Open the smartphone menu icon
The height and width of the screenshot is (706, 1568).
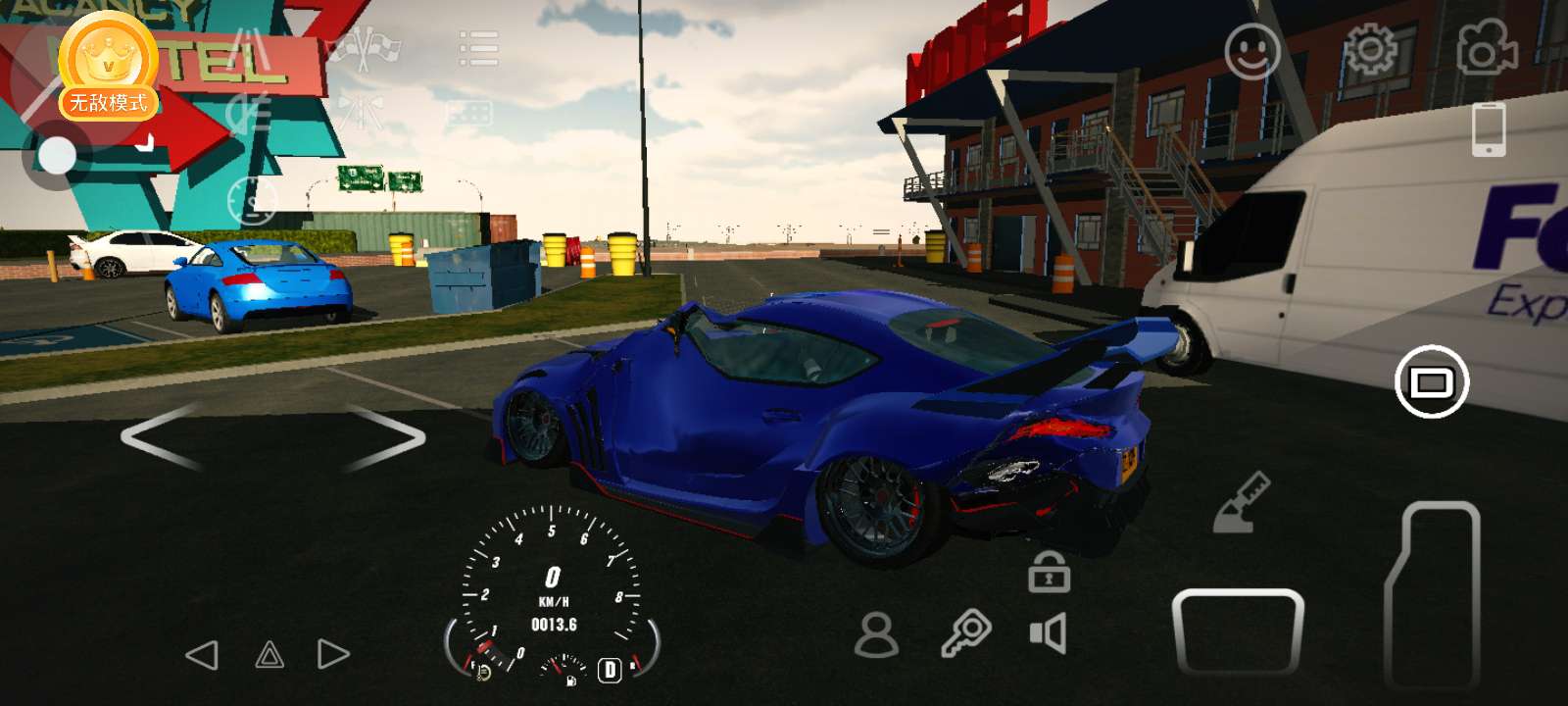1489,128
